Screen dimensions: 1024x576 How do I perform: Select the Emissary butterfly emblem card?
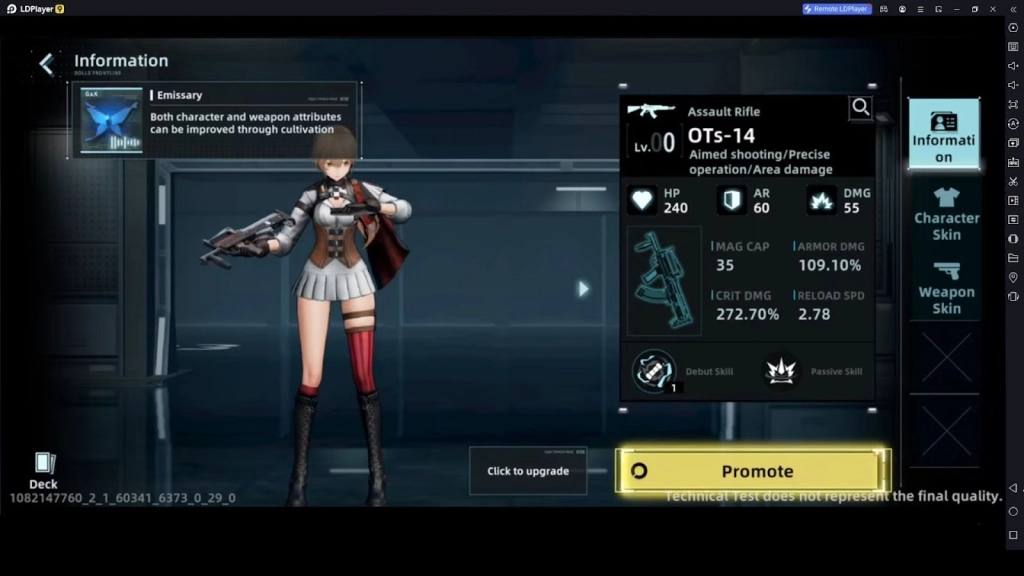point(111,120)
